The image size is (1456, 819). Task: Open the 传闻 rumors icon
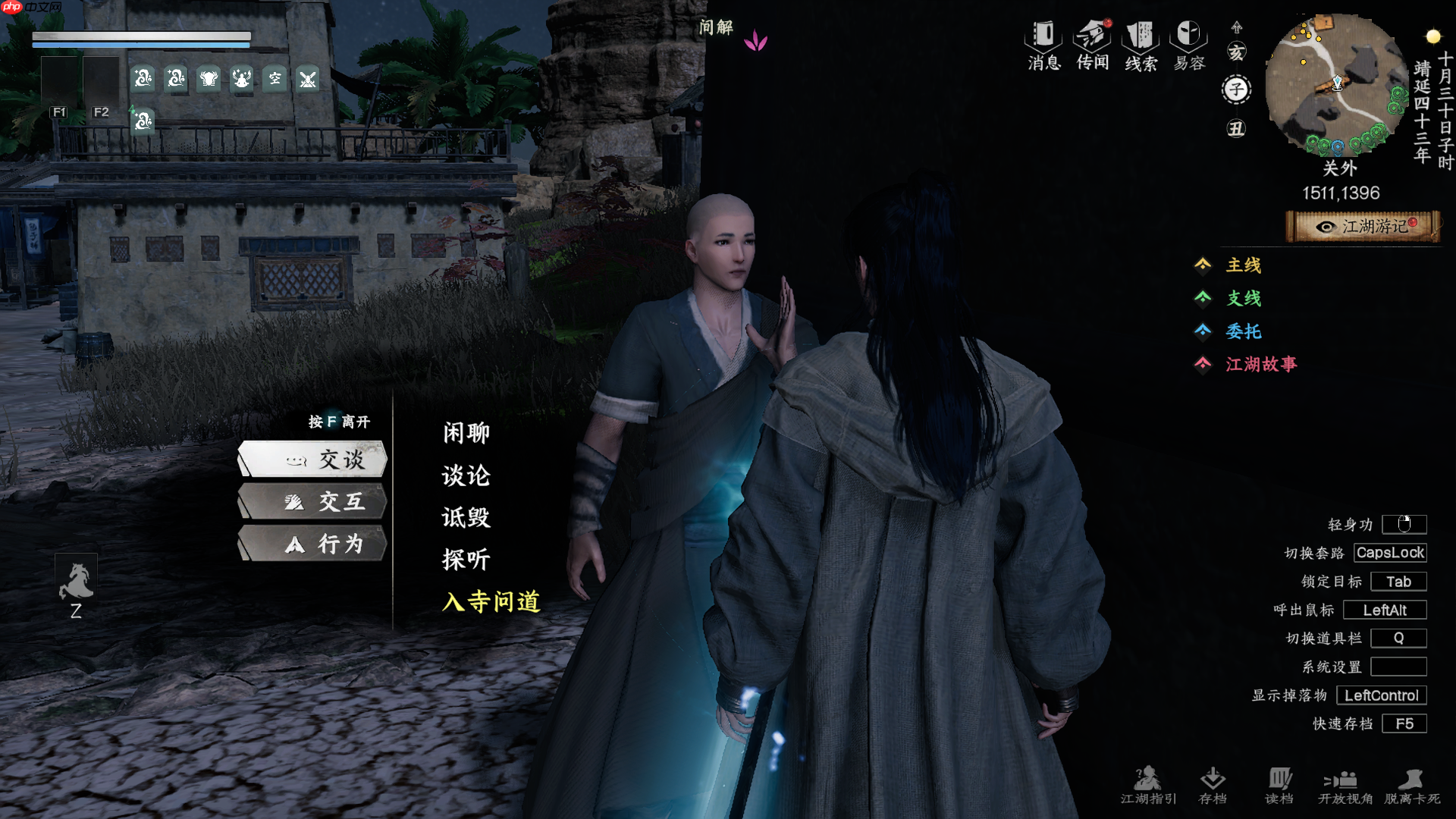[x=1093, y=45]
